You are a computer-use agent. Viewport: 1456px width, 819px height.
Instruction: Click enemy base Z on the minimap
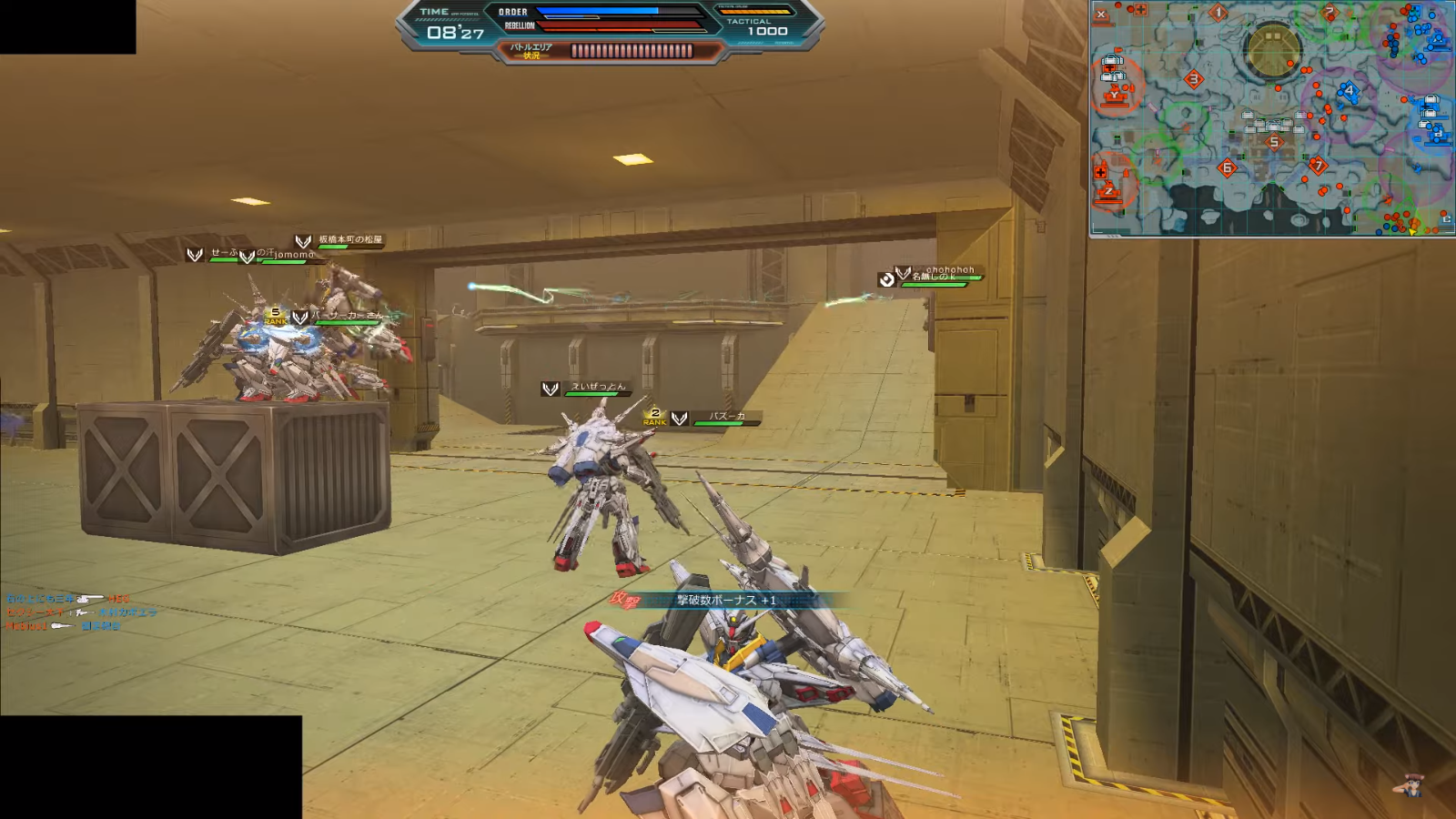coord(1108,190)
